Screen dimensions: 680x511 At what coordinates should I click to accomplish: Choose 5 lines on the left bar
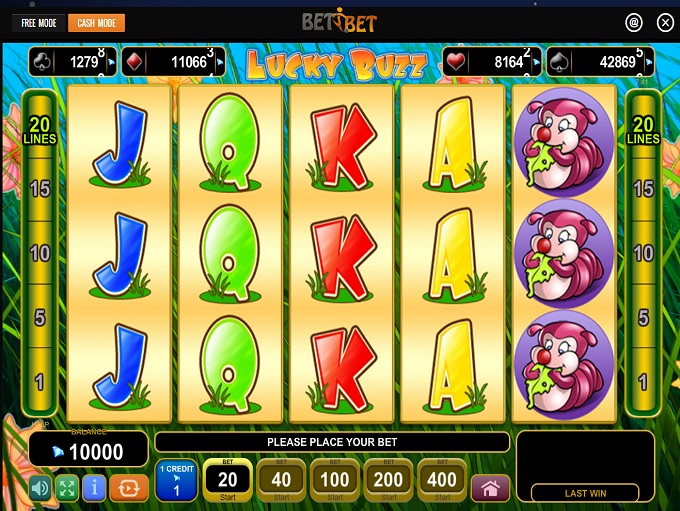click(x=40, y=318)
